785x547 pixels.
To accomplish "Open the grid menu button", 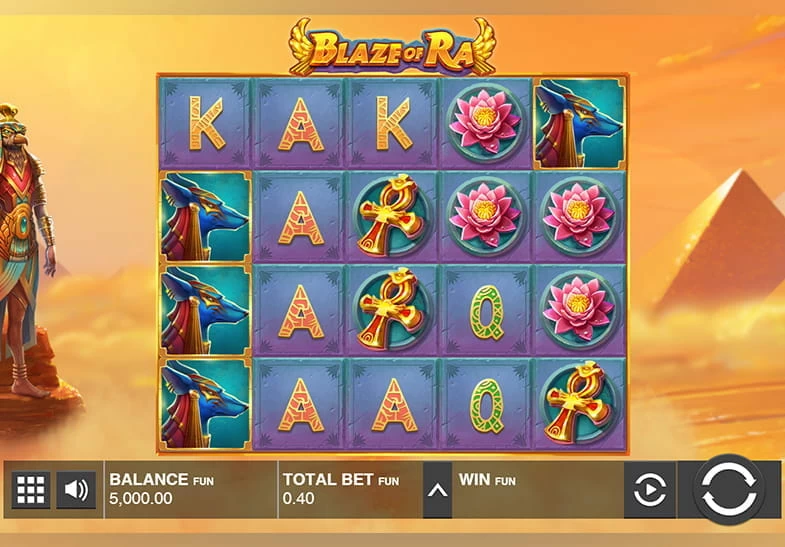I will (30, 490).
